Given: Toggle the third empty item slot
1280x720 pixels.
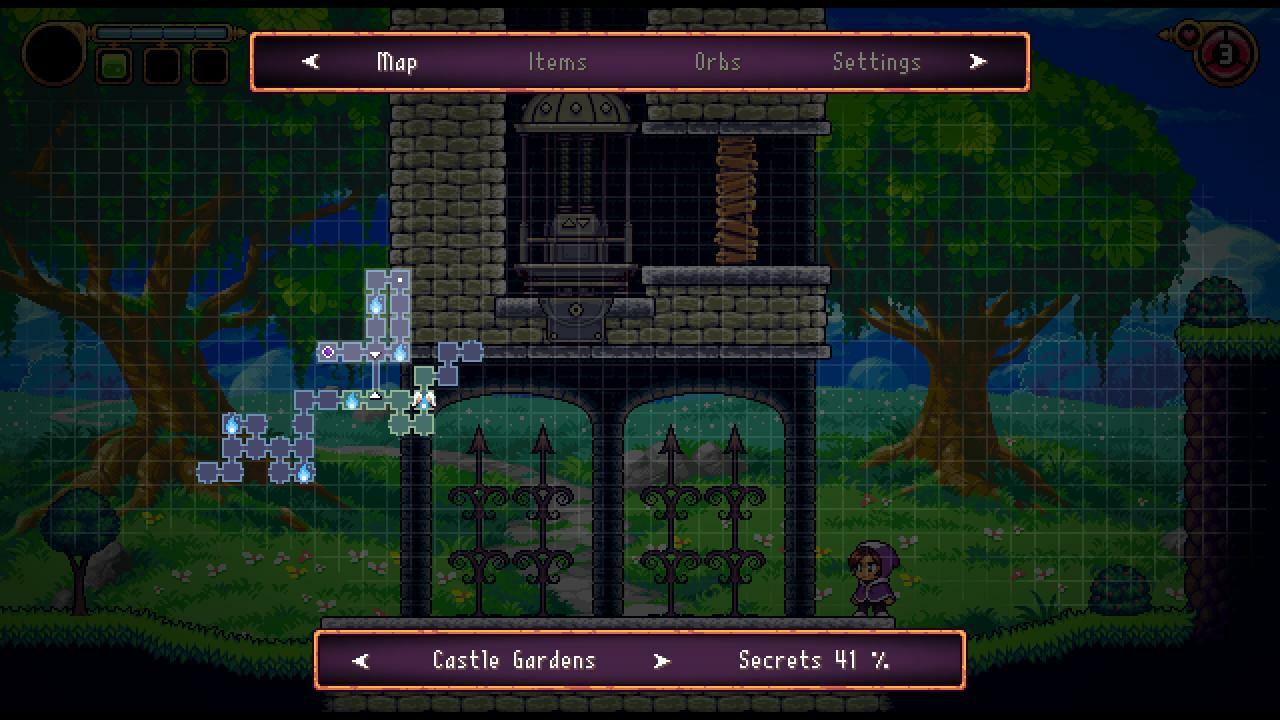Looking at the screenshot, I should click(x=208, y=66).
